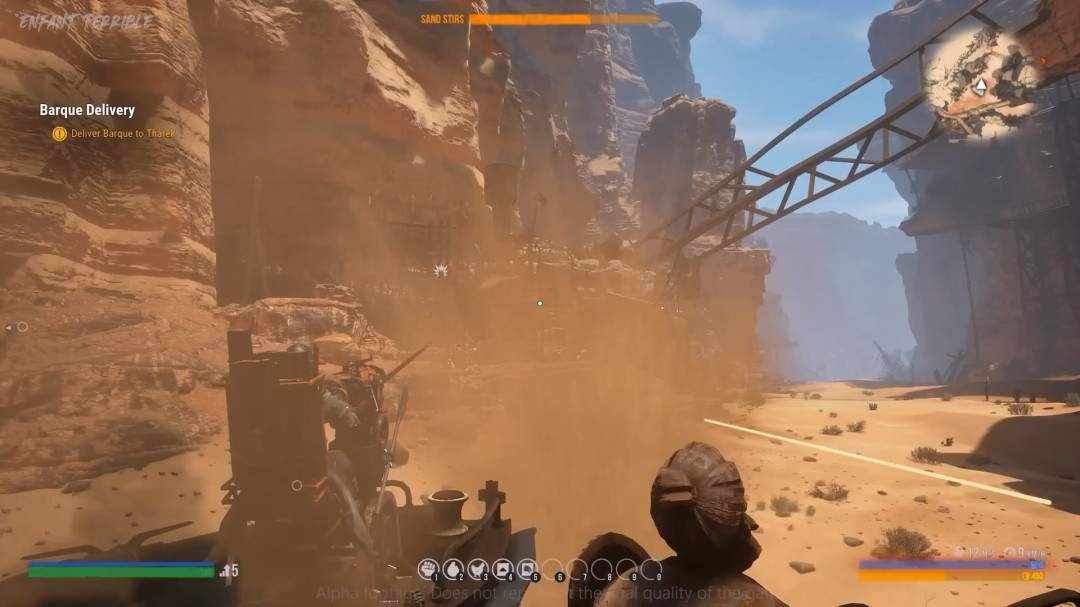Choose the hotbar slot 5 item

[528, 569]
